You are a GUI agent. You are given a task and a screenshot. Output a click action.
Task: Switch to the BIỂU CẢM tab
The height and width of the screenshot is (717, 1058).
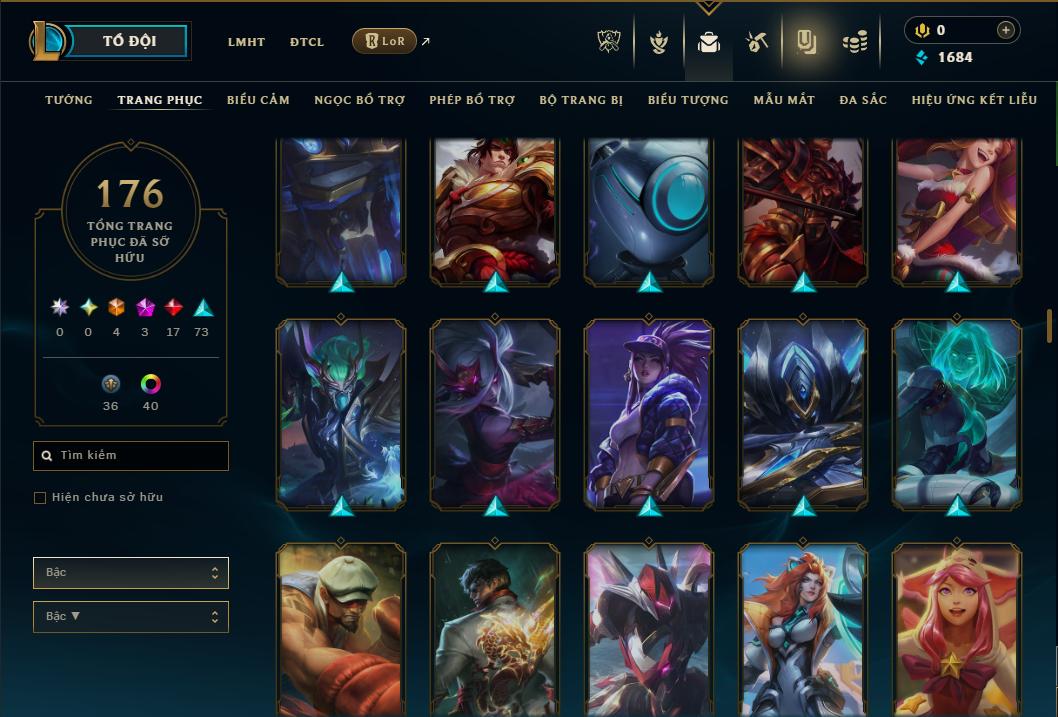coord(258,100)
